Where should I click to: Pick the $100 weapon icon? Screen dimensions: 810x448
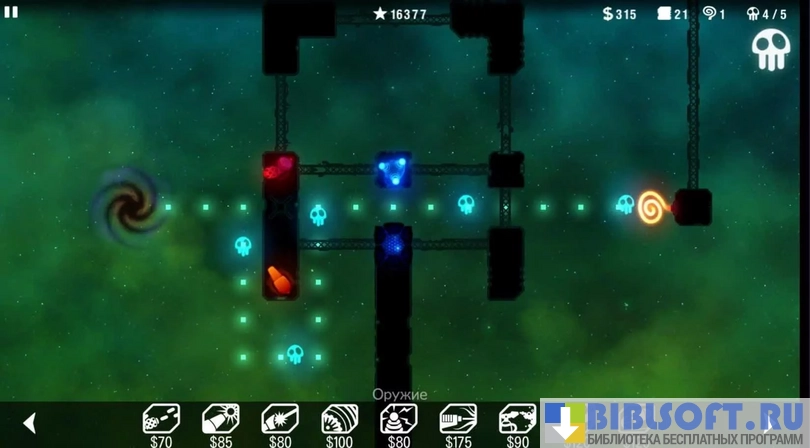pos(339,418)
